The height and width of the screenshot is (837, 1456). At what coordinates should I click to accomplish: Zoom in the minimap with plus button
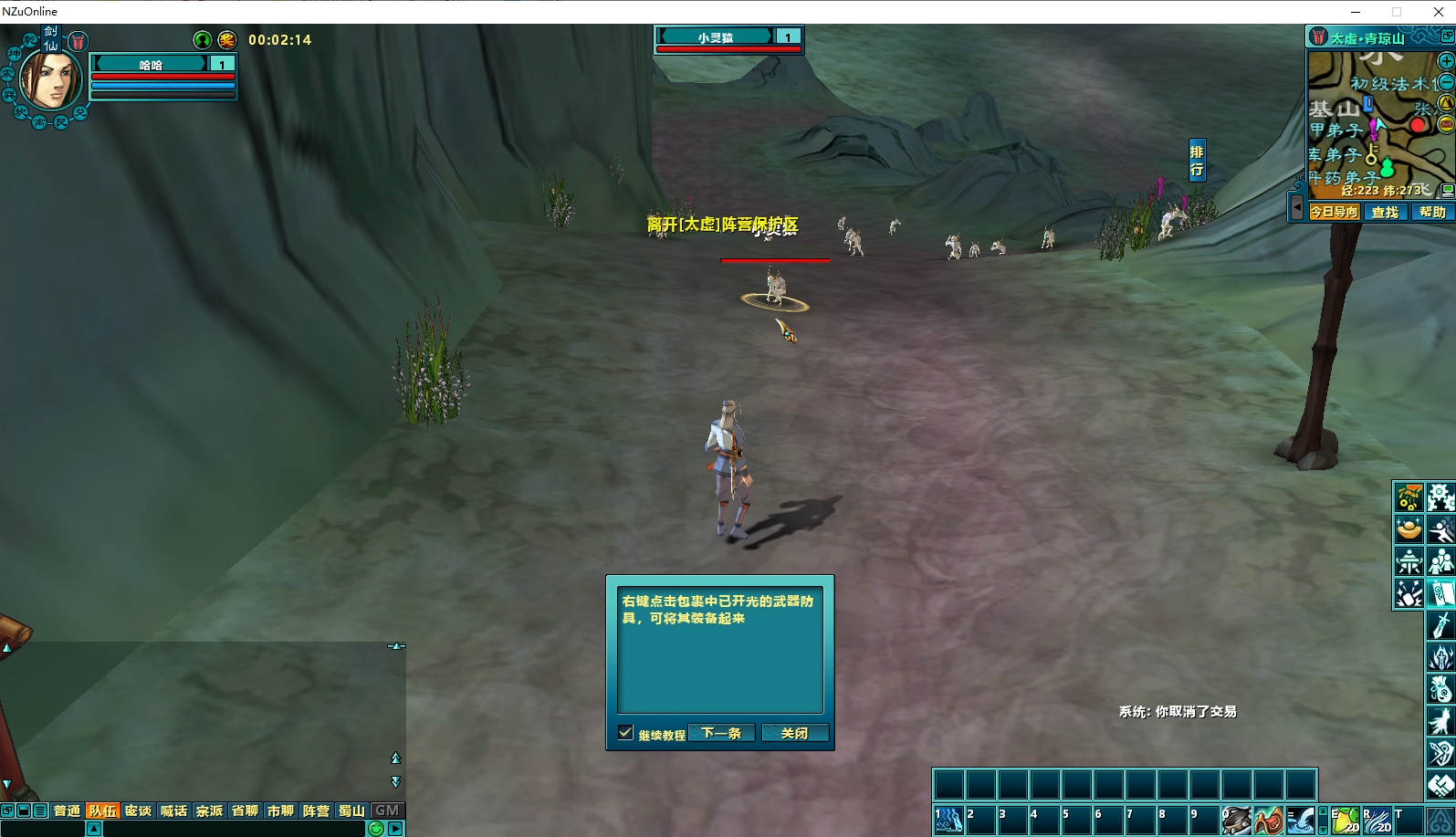click(1446, 61)
